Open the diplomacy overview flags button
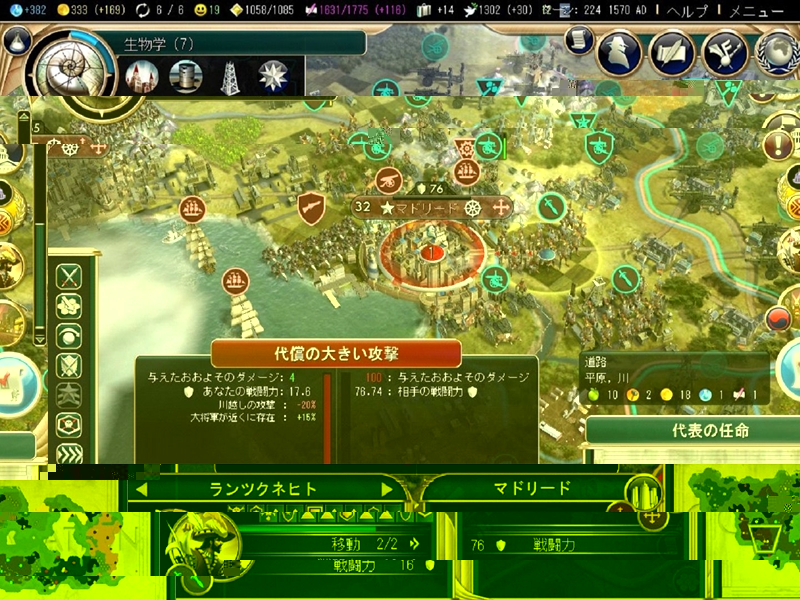The width and height of the screenshot is (800, 600). 724,52
